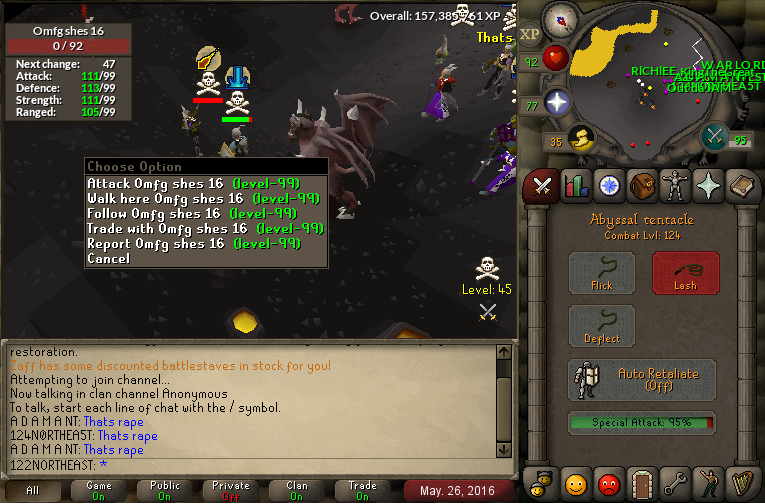Select the Lash attack style
Image resolution: width=765 pixels, height=504 pixels.
tap(685, 273)
